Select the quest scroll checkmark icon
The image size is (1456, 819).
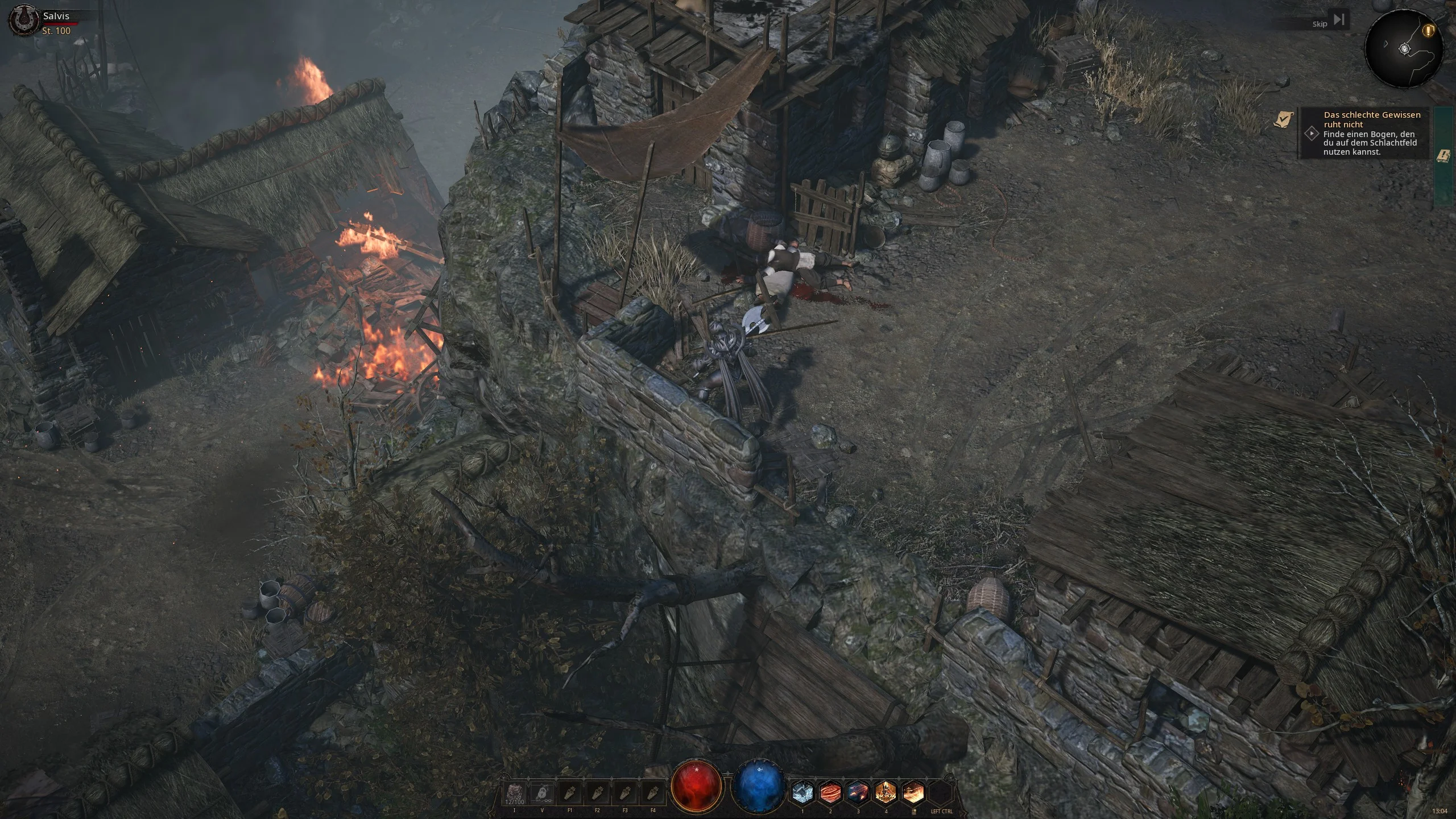(1283, 119)
